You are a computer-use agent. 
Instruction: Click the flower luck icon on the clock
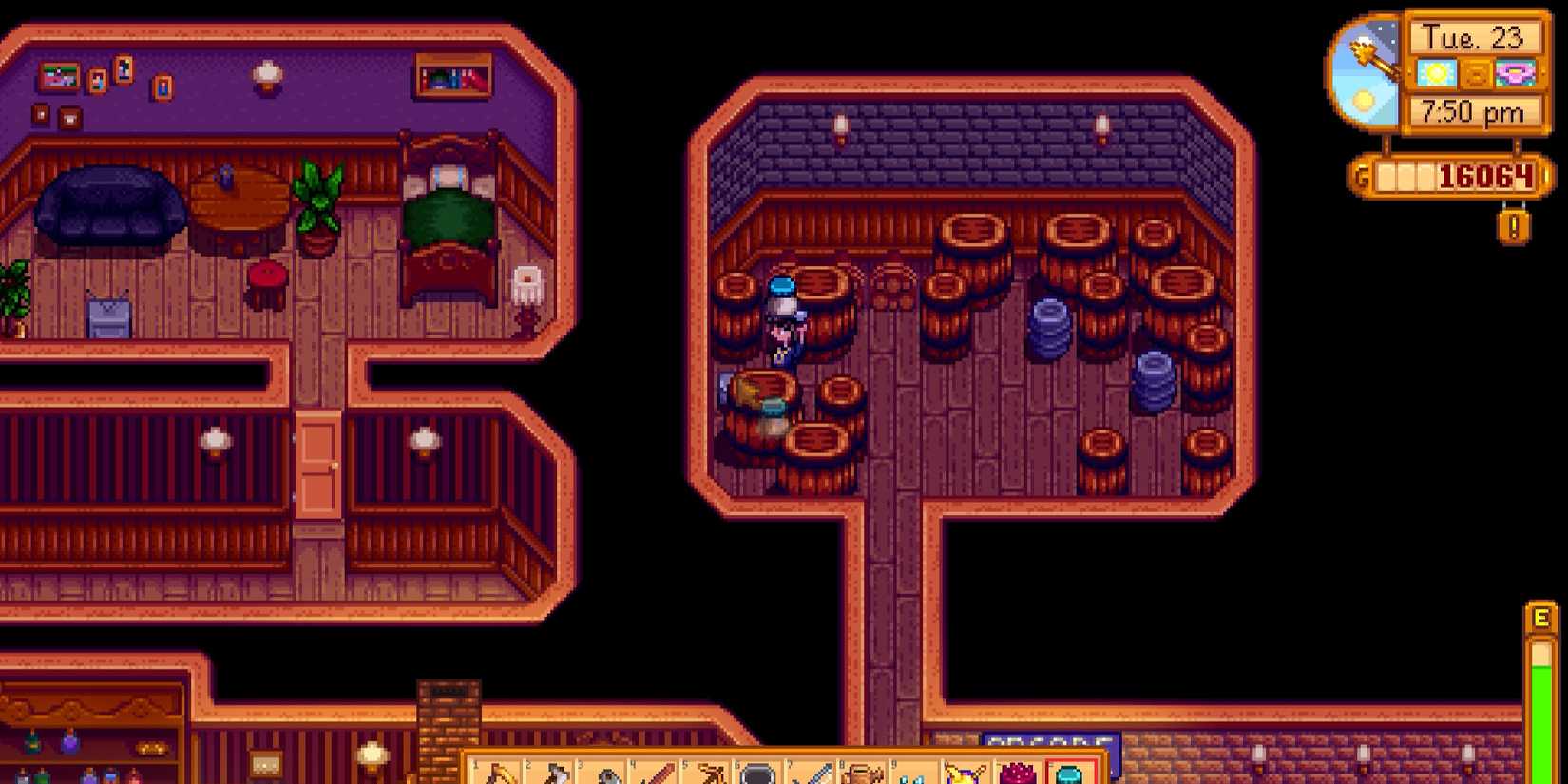click(x=1516, y=73)
